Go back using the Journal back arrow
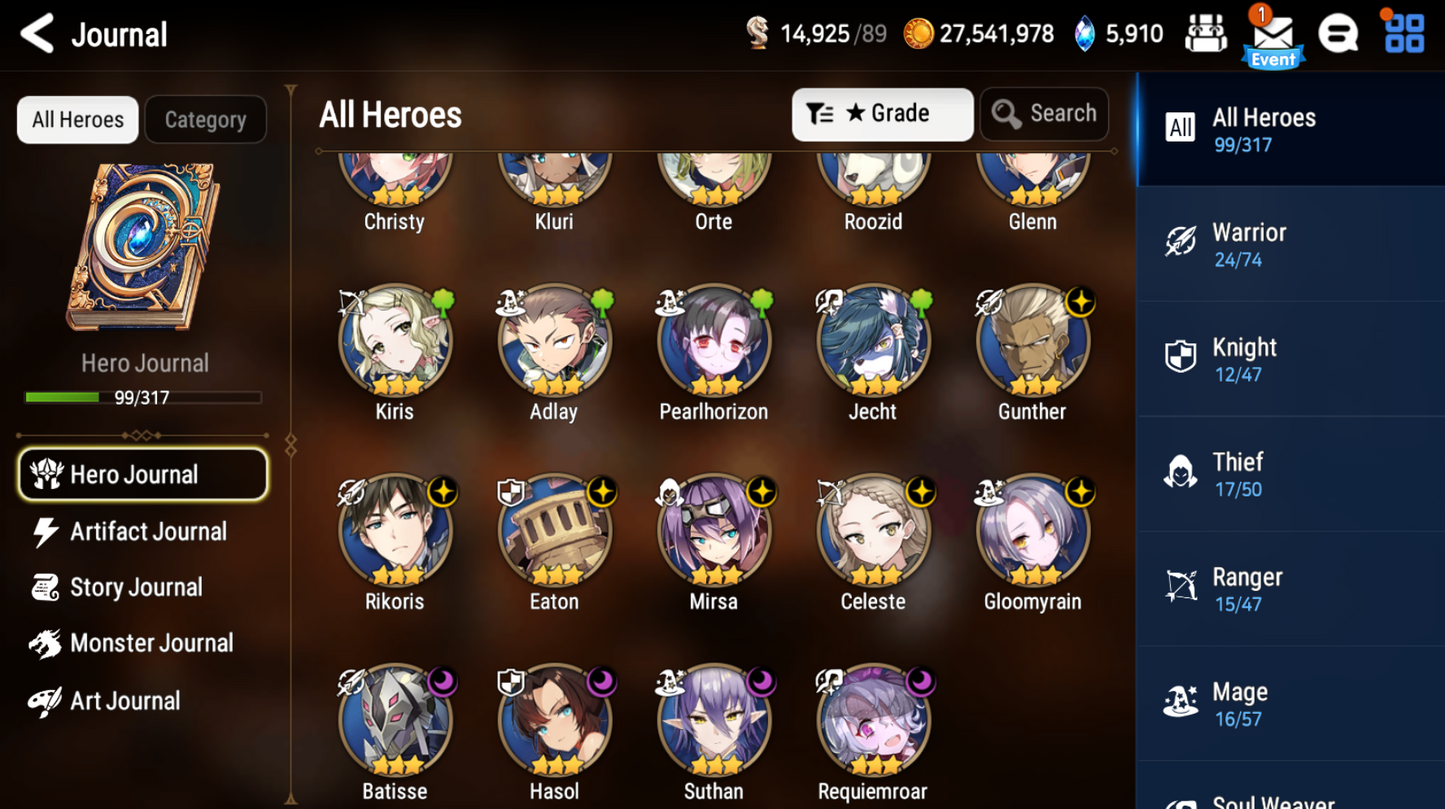The height and width of the screenshot is (809, 1445). tap(36, 33)
